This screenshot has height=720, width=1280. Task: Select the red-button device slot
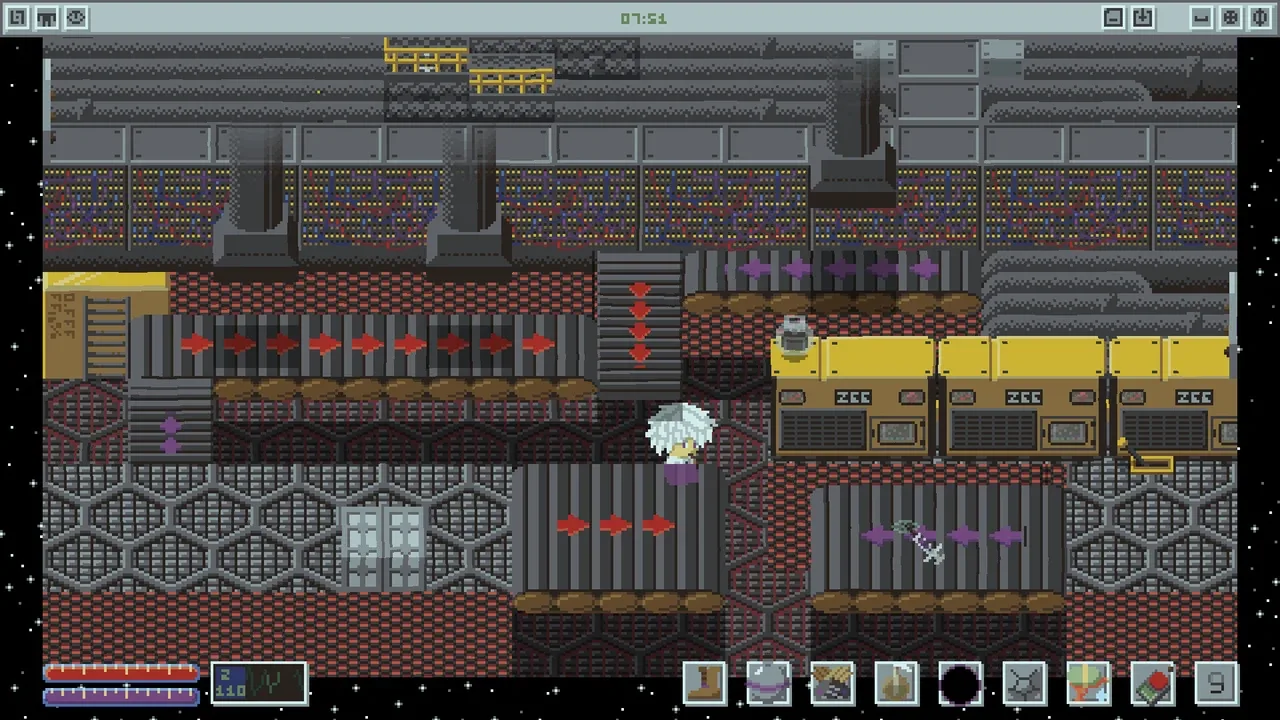(1152, 684)
